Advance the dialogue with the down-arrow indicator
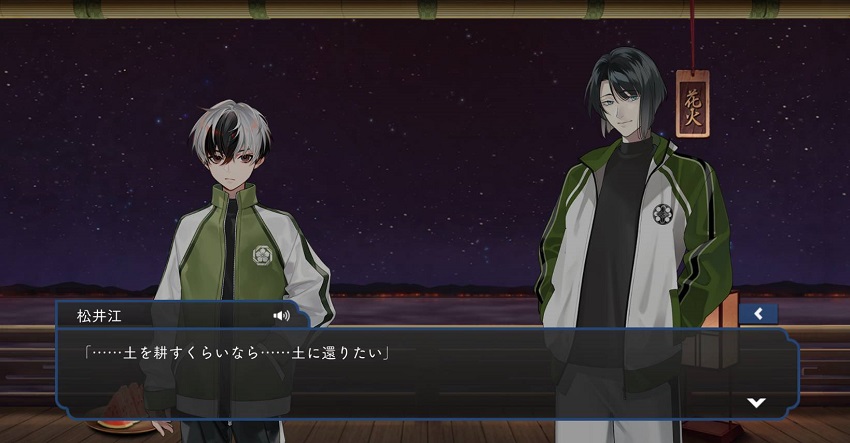This screenshot has height=443, width=850. pyautogui.click(x=757, y=402)
